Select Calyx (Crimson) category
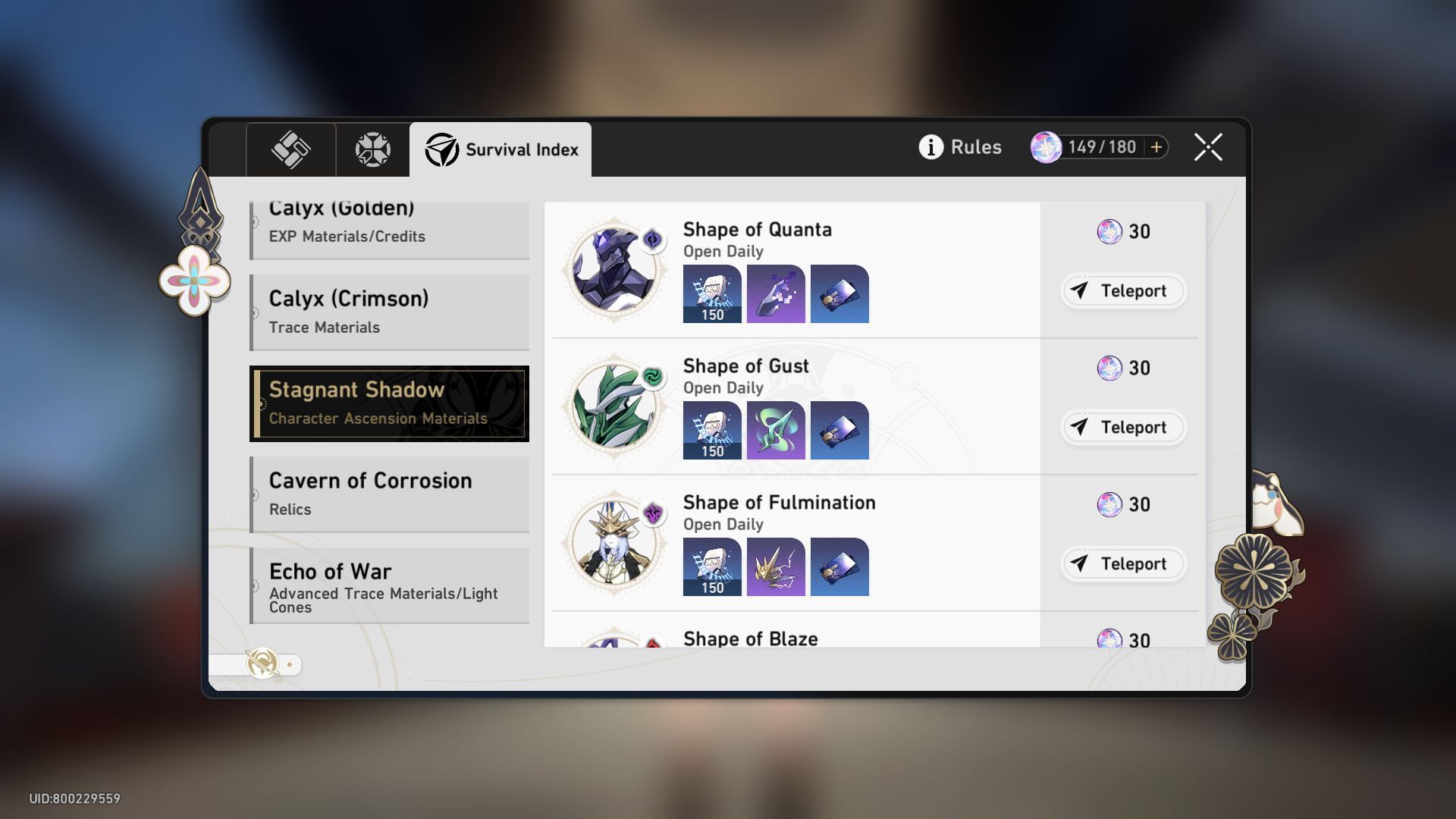 tap(389, 312)
